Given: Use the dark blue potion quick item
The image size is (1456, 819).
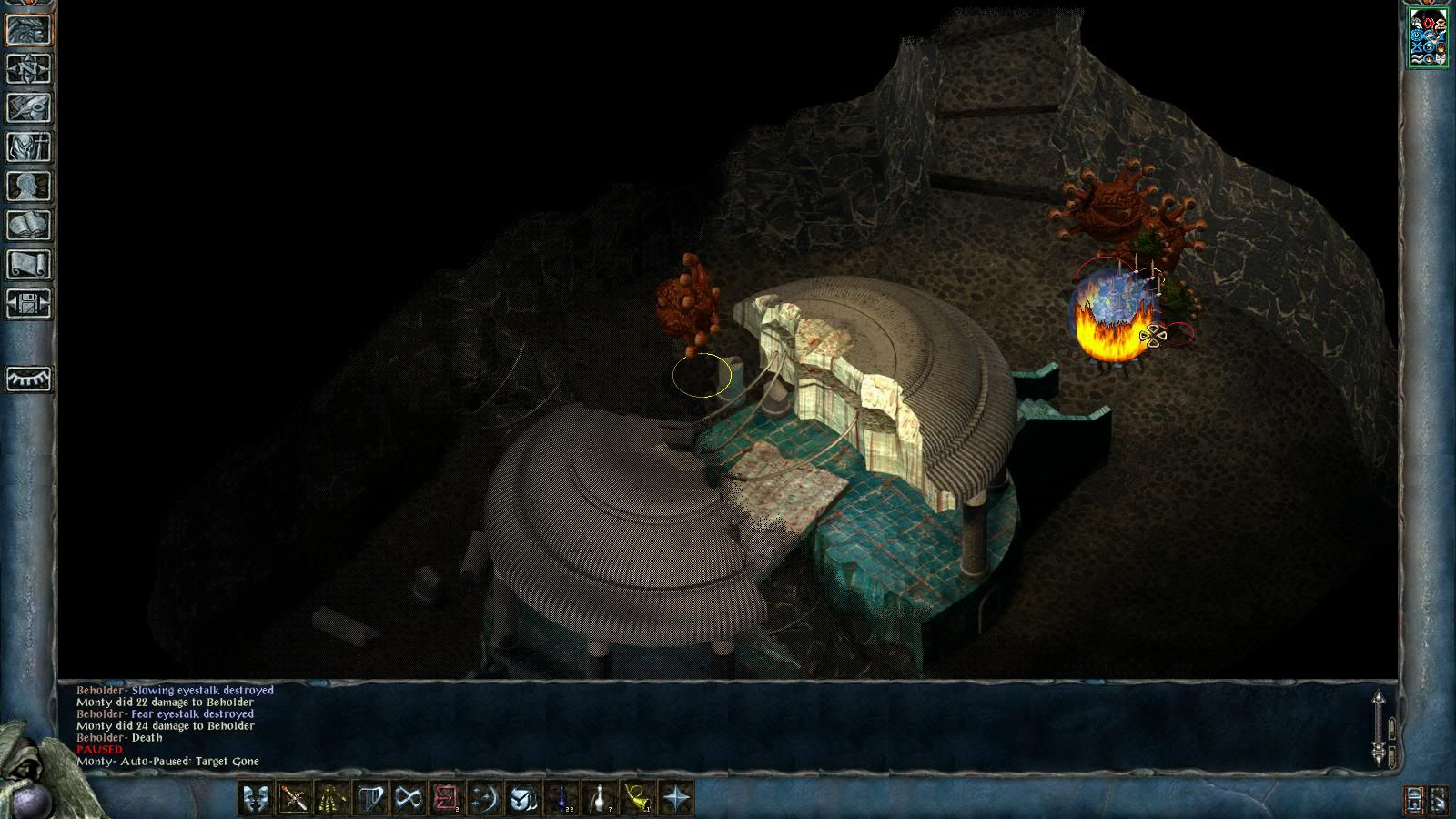Looking at the screenshot, I should pyautogui.click(x=561, y=798).
